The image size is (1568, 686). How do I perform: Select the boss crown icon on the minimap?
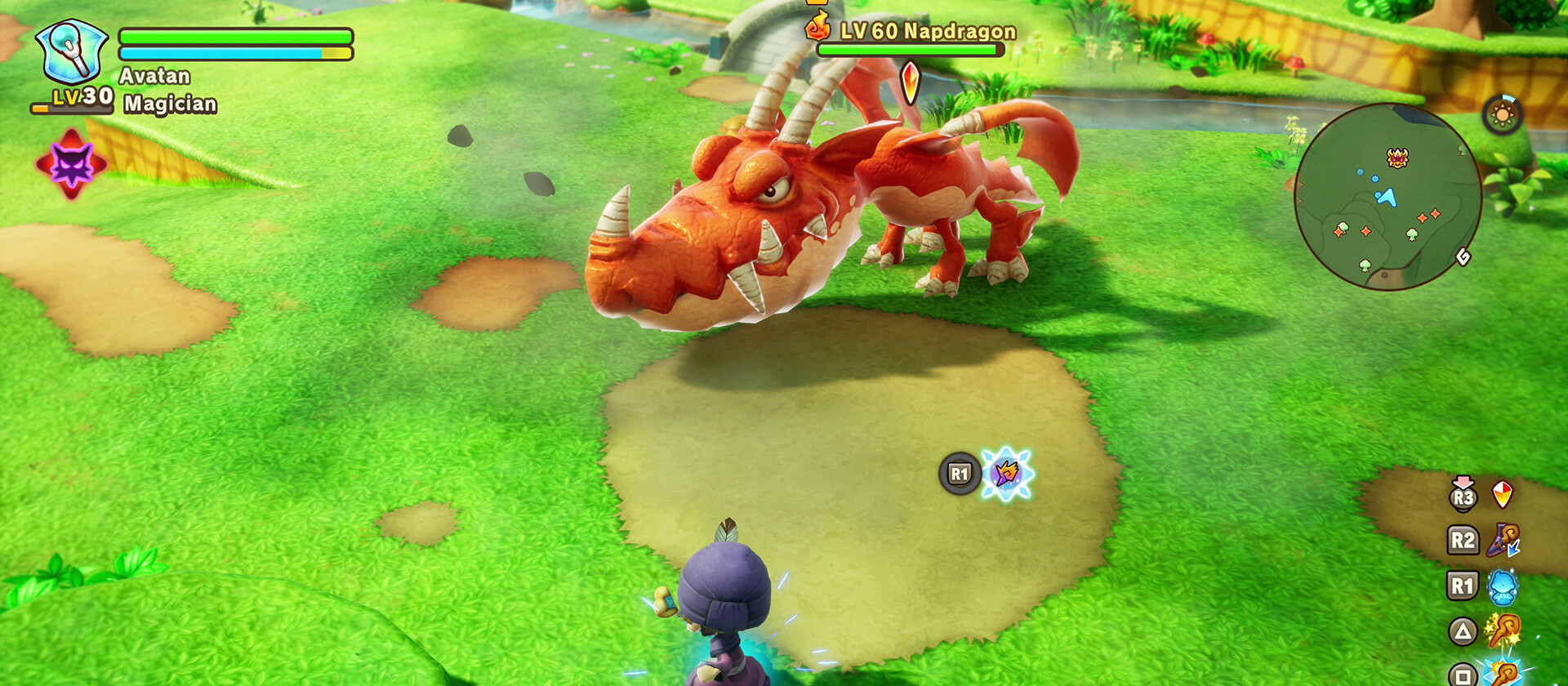[1397, 157]
